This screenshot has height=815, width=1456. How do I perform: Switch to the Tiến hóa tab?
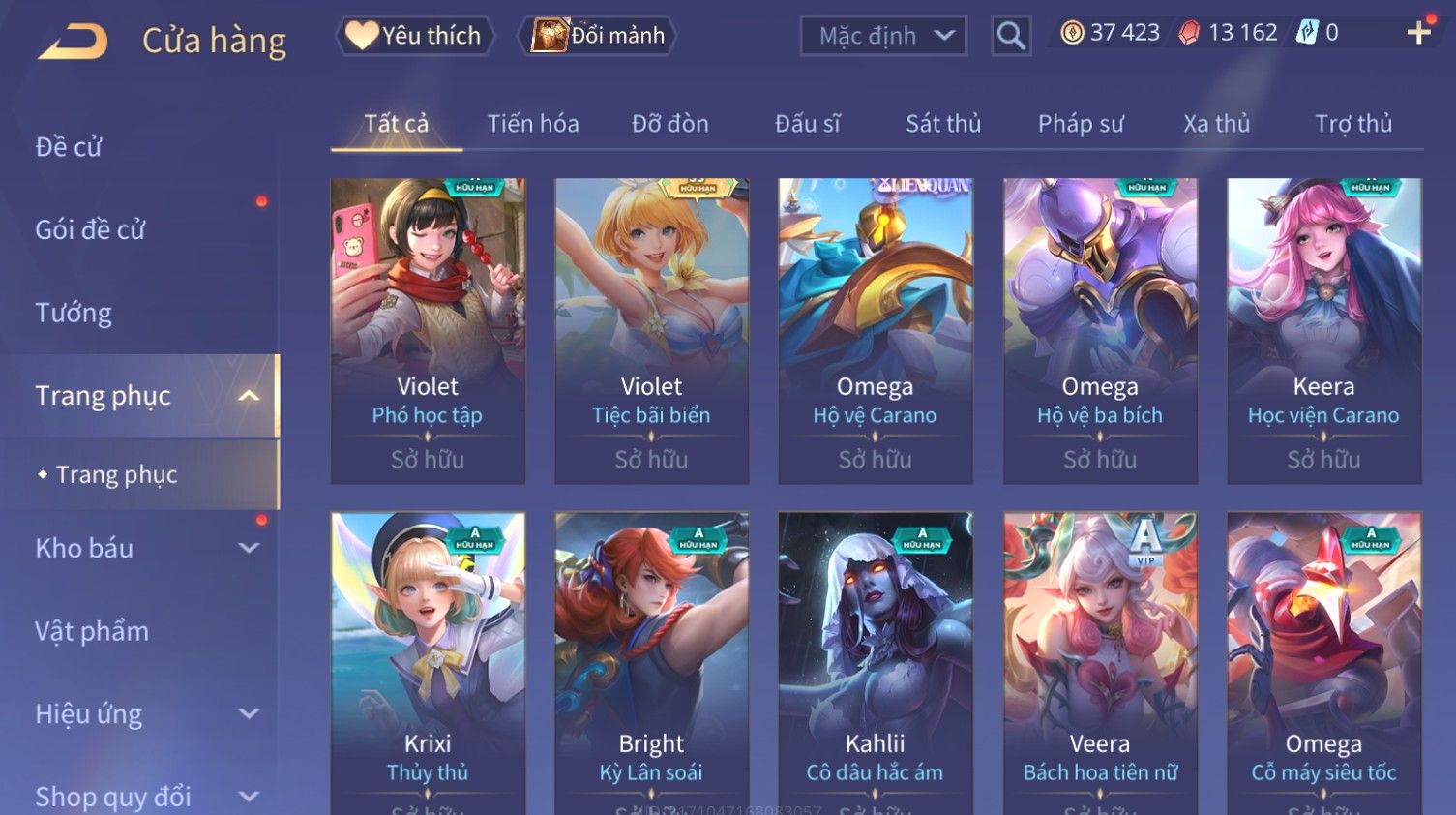point(533,124)
